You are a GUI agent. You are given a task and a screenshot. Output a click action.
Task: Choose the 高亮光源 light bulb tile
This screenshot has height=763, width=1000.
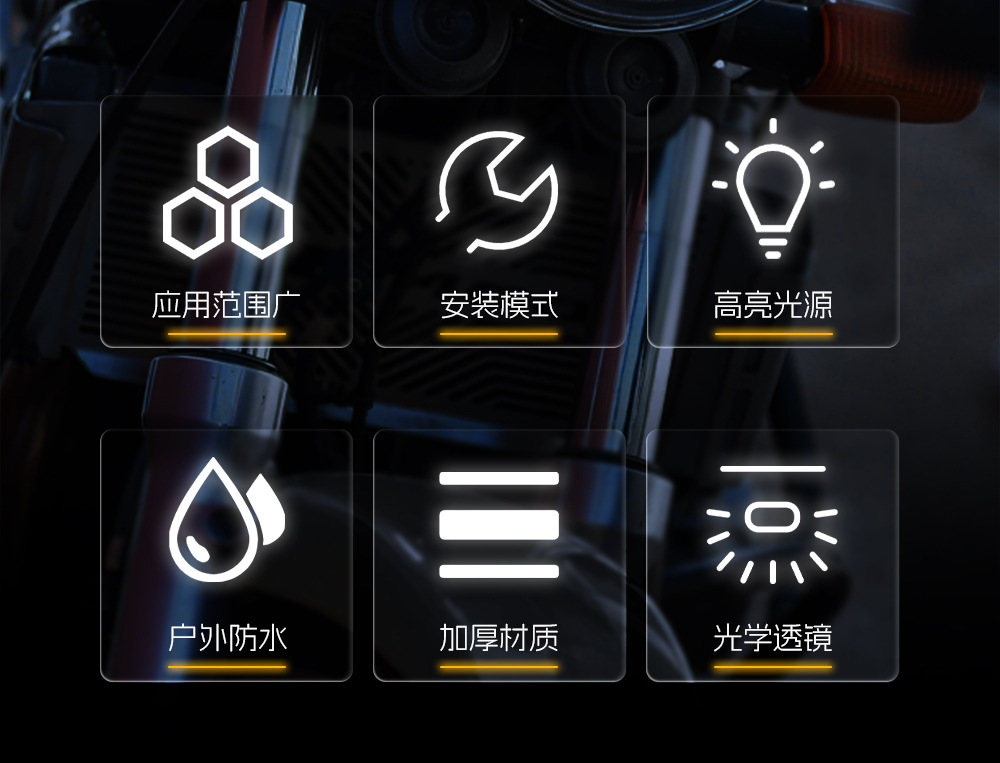point(773,222)
